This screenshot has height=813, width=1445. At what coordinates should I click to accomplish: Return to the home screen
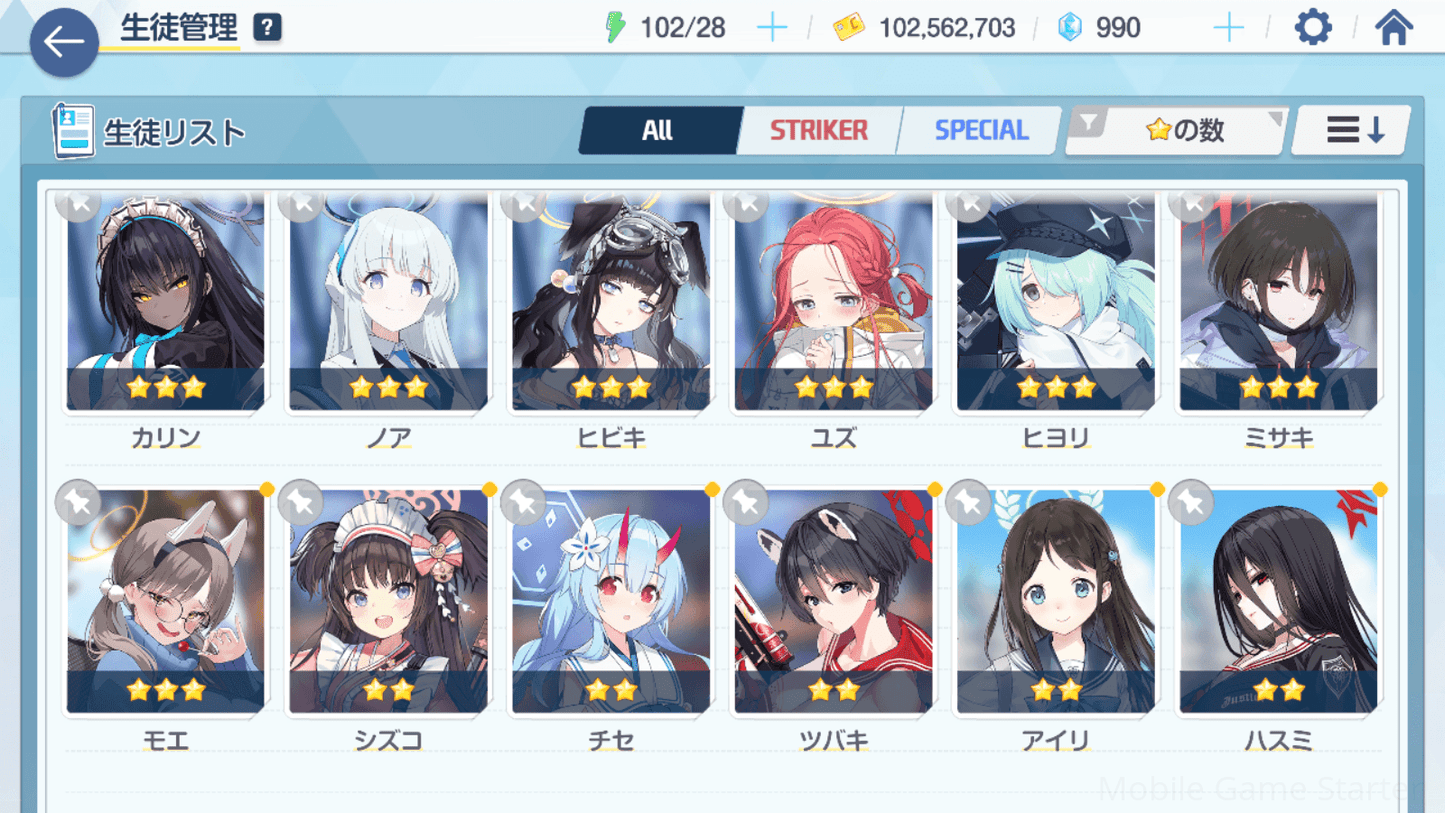coord(1393,28)
